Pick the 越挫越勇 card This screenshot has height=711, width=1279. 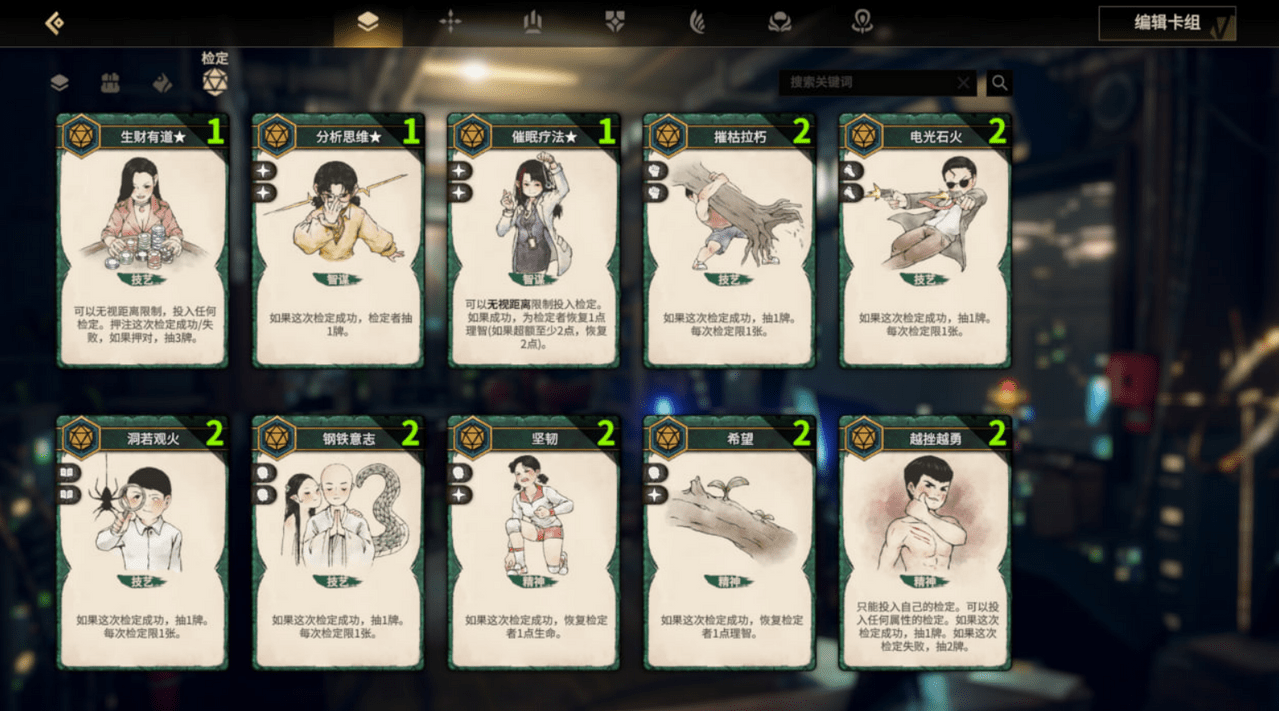pyautogui.click(x=925, y=543)
